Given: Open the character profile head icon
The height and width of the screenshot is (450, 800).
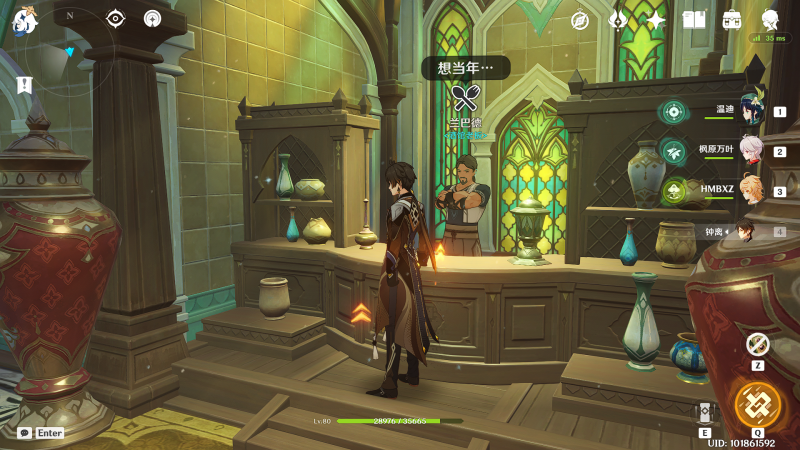Looking at the screenshot, I should pyautogui.click(x=771, y=19).
